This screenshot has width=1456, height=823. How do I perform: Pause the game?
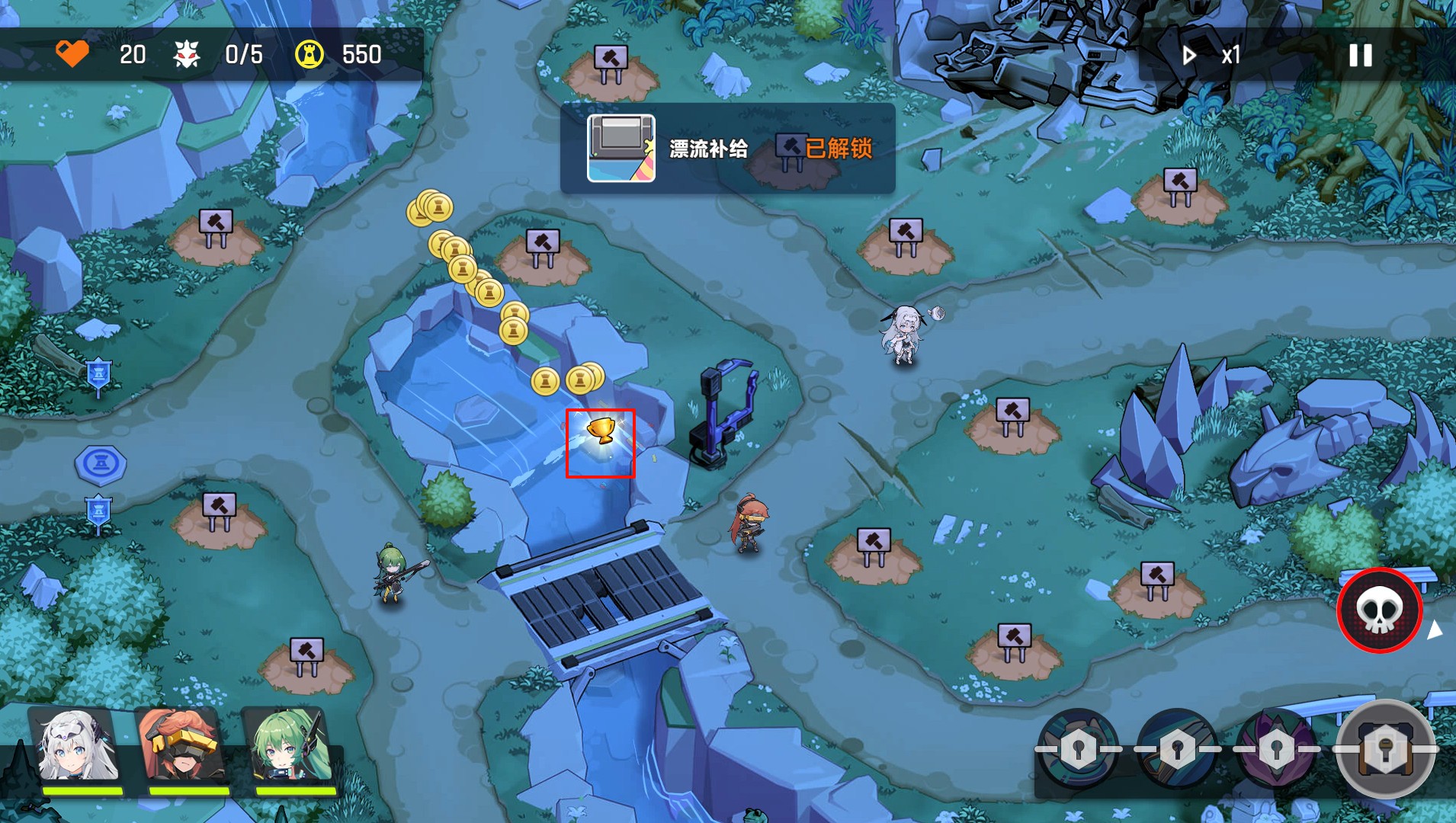1358,55
